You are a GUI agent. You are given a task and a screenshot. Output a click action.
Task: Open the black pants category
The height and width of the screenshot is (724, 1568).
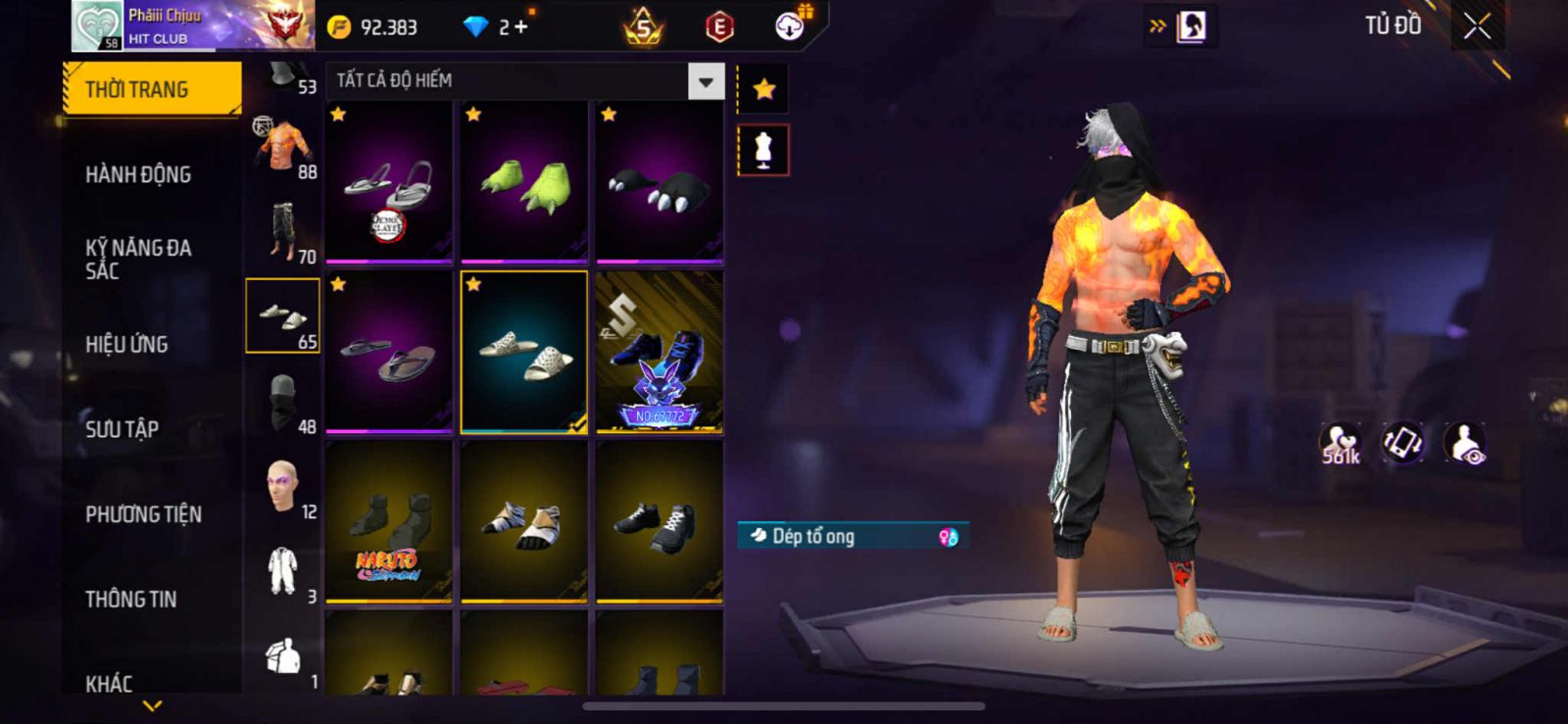tap(283, 230)
